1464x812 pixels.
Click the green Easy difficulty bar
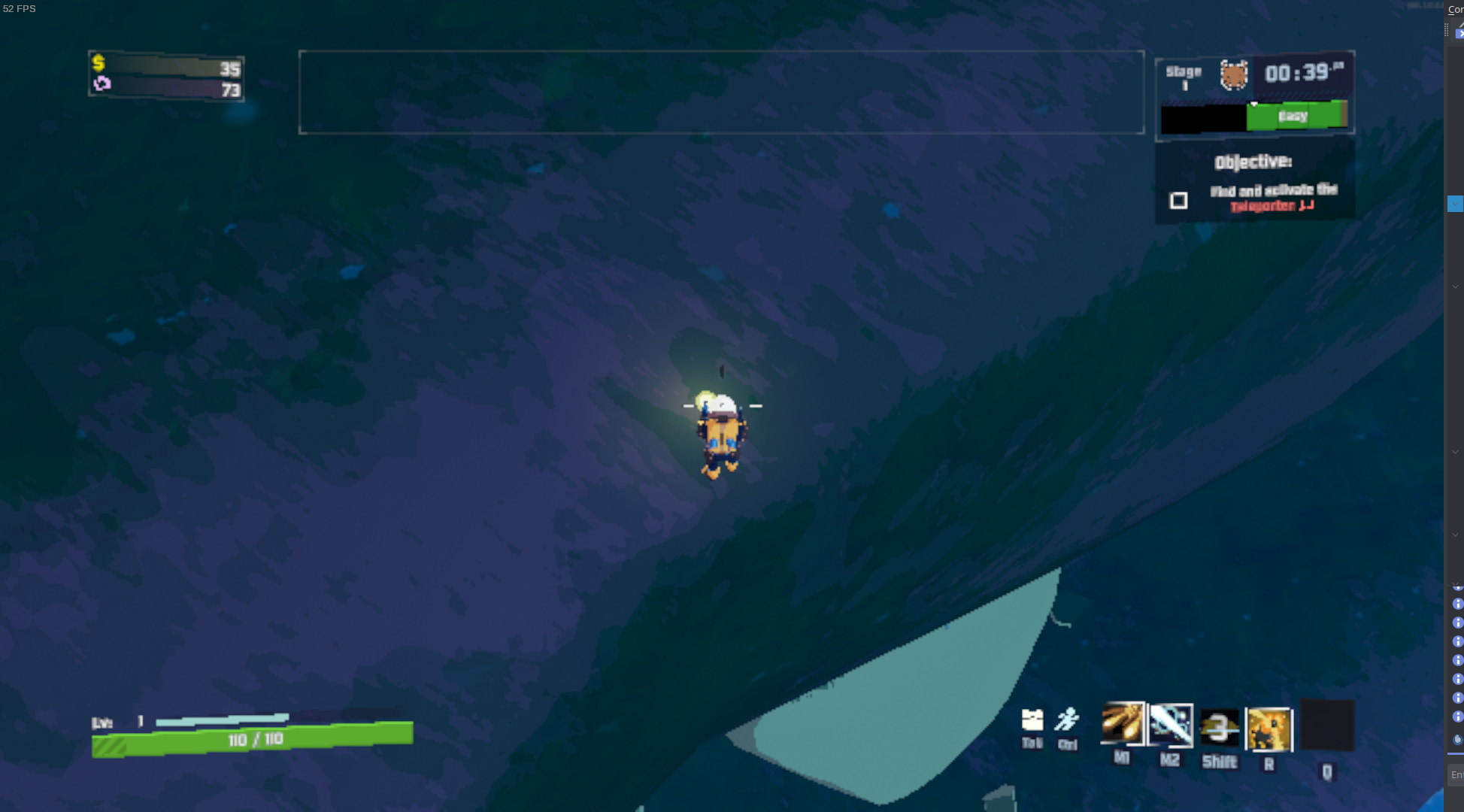(x=1295, y=116)
